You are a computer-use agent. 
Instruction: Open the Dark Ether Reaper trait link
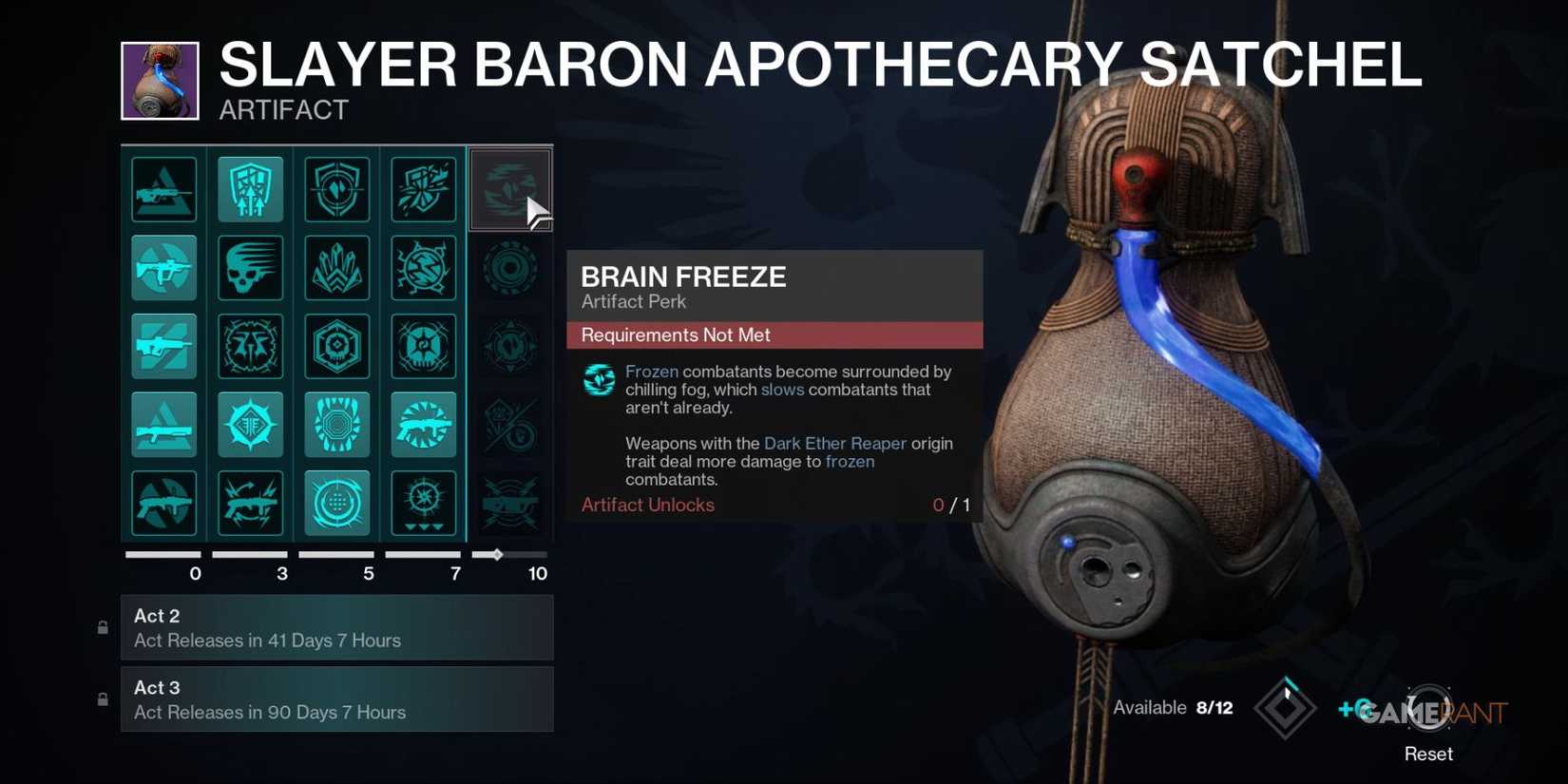pyautogui.click(x=835, y=444)
